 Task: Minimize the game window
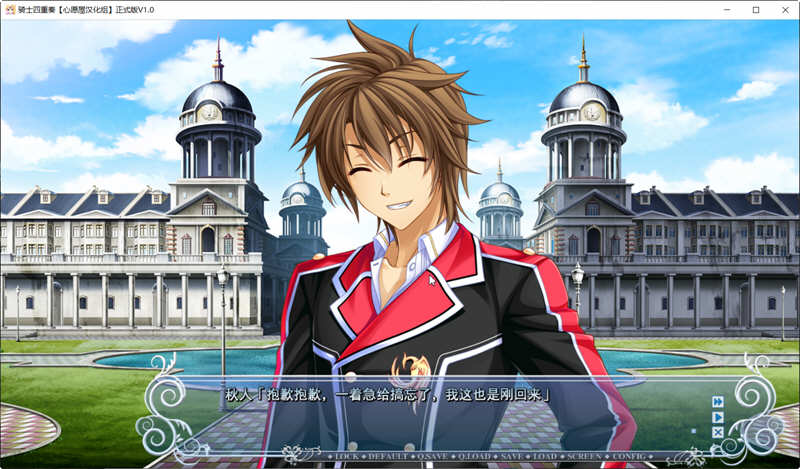click(729, 9)
